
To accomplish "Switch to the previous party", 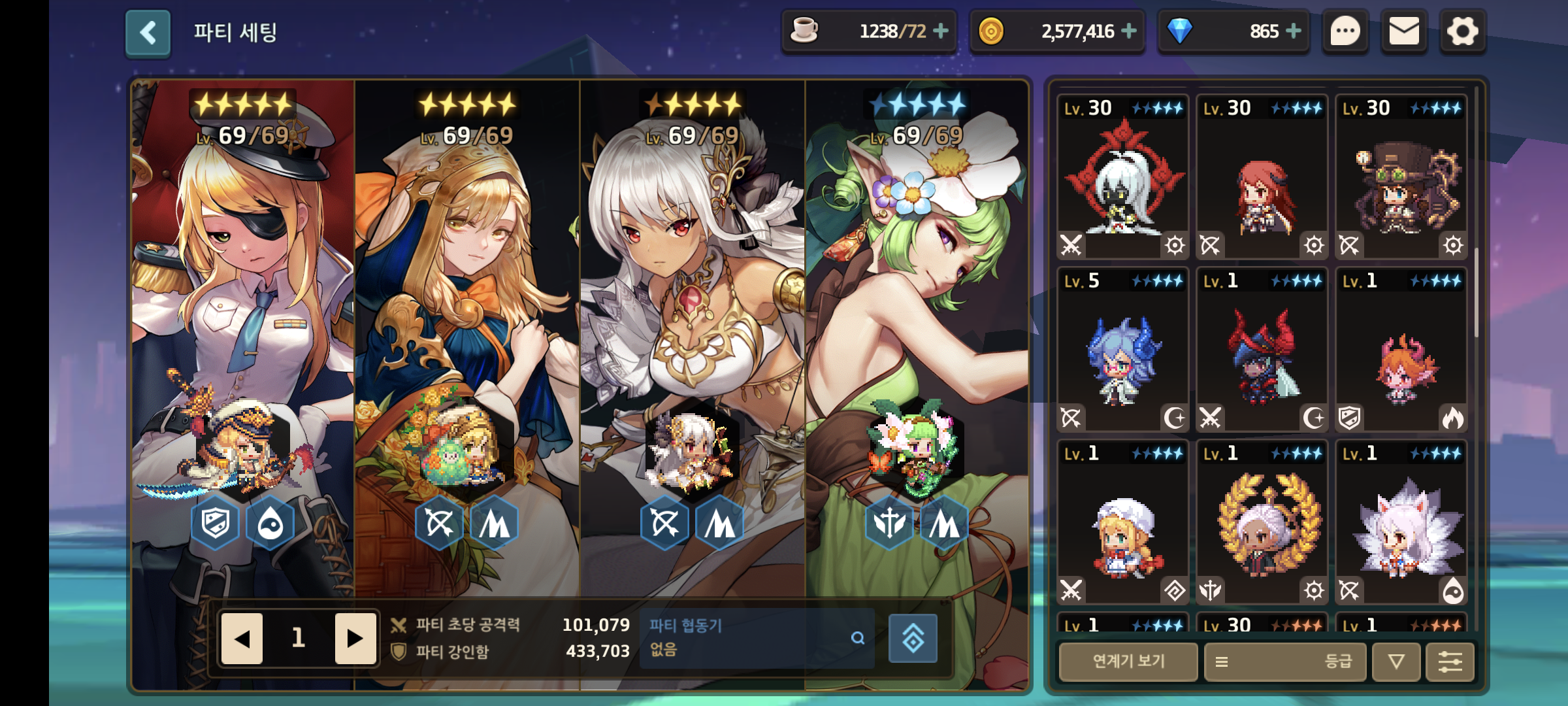I will click(x=242, y=639).
